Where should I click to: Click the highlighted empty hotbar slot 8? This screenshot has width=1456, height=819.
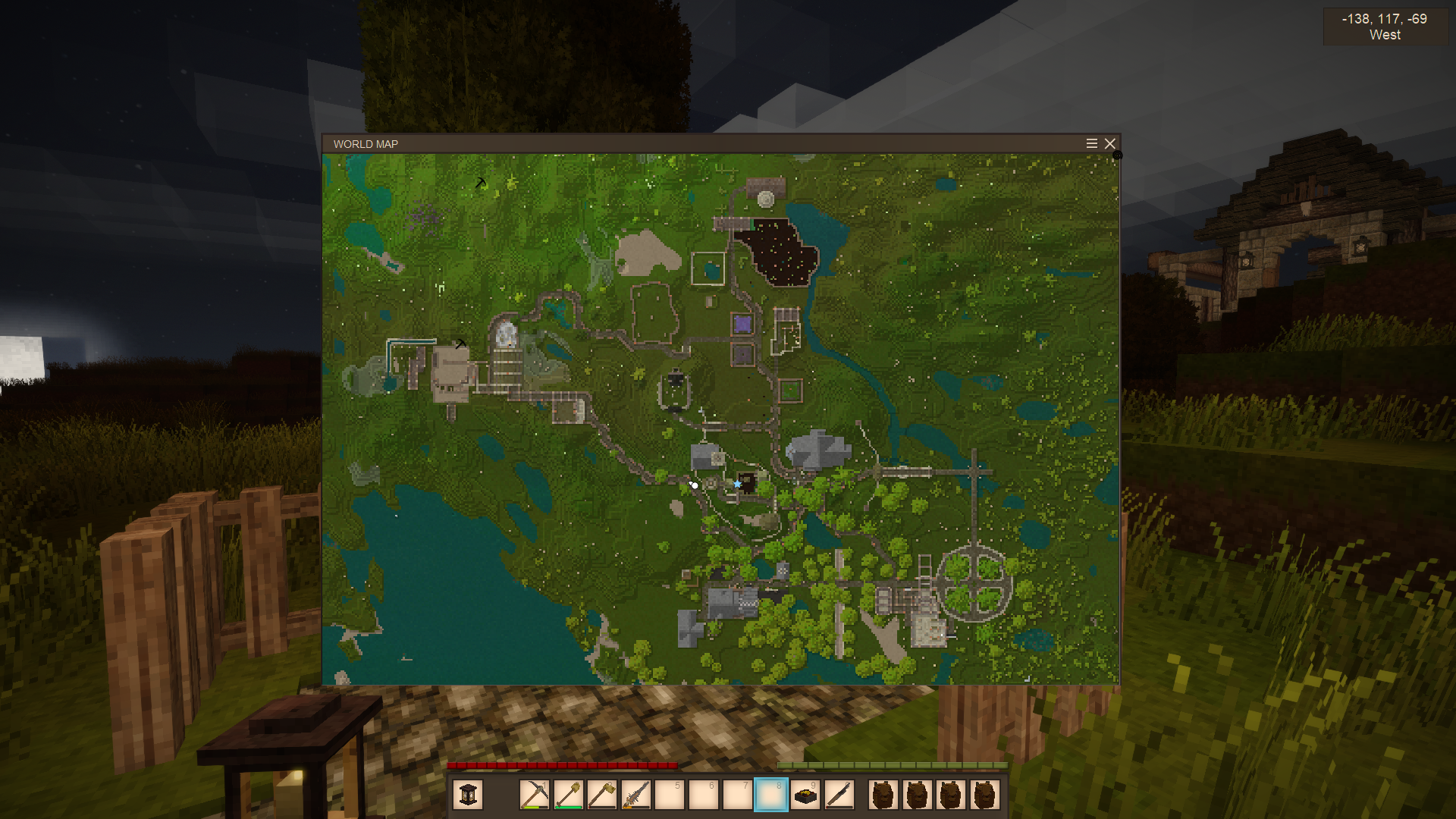(771, 795)
